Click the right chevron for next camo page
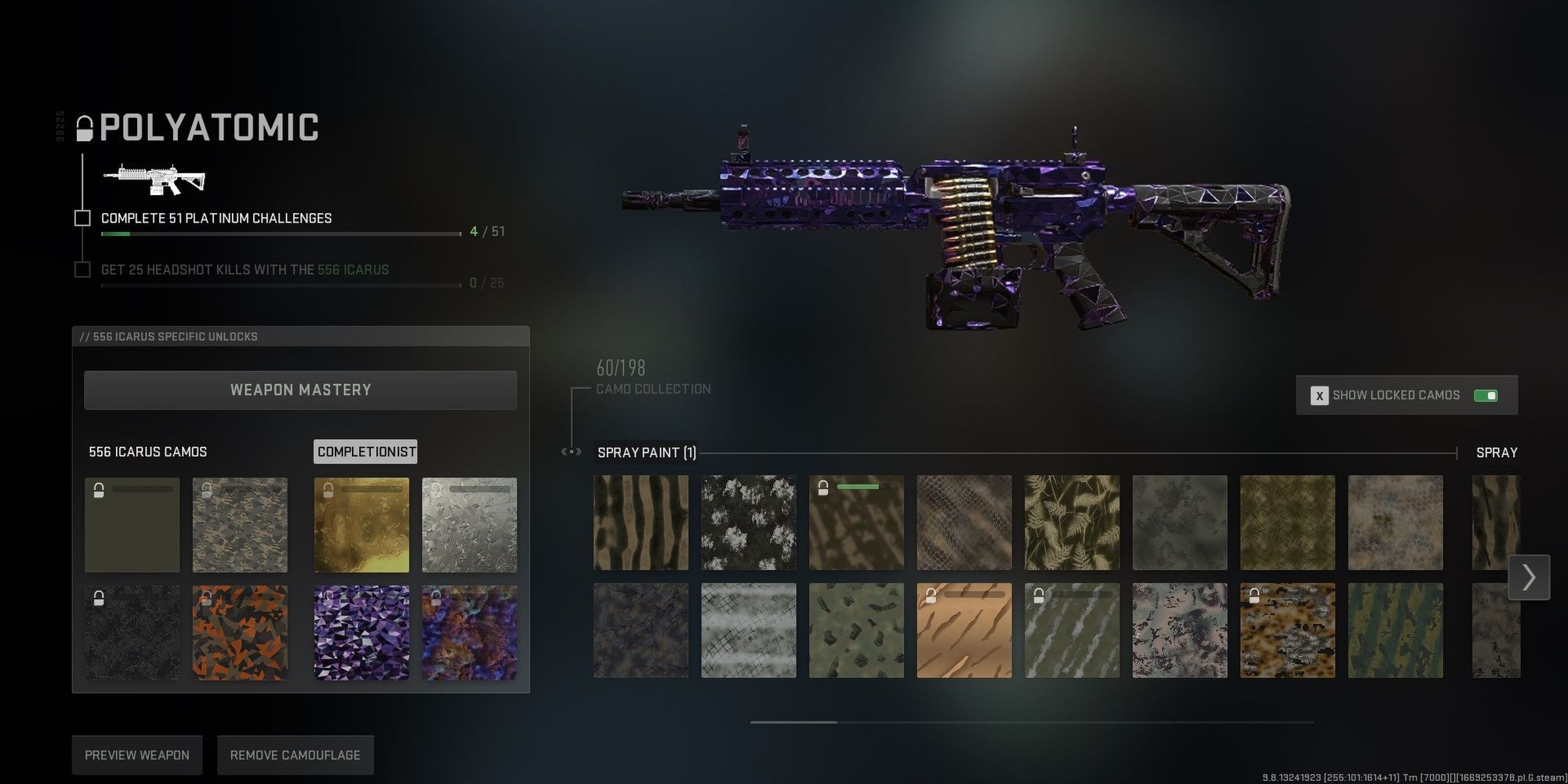This screenshot has width=1568, height=784. click(1528, 578)
